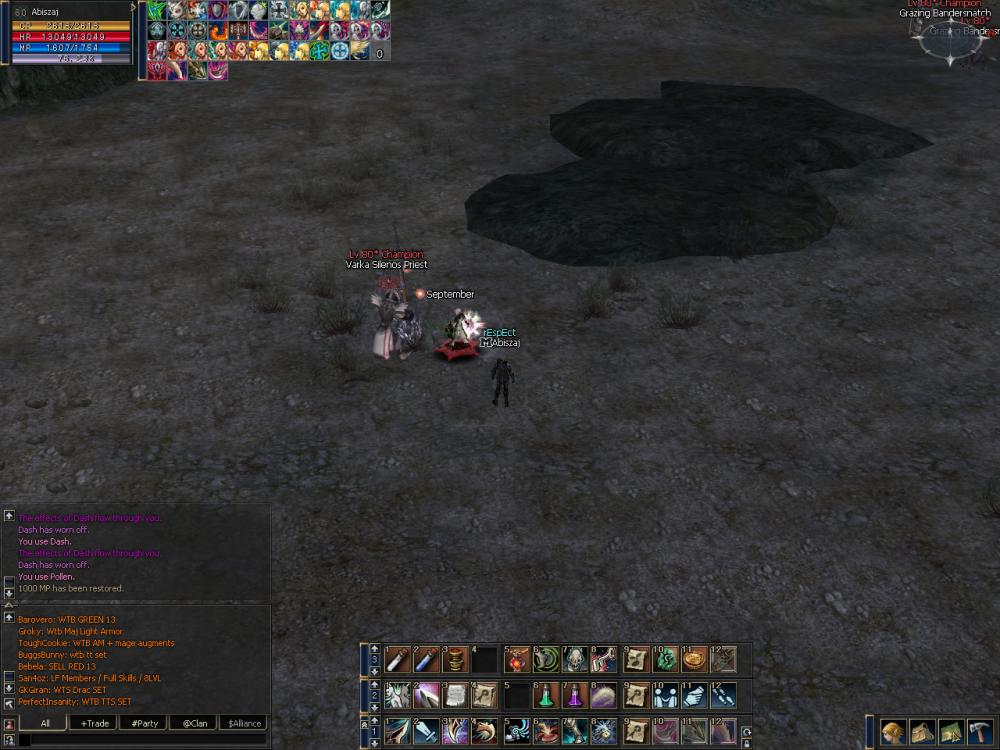The image size is (1000, 750).
Task: Open the #Party chat tab
Action: (x=146, y=723)
